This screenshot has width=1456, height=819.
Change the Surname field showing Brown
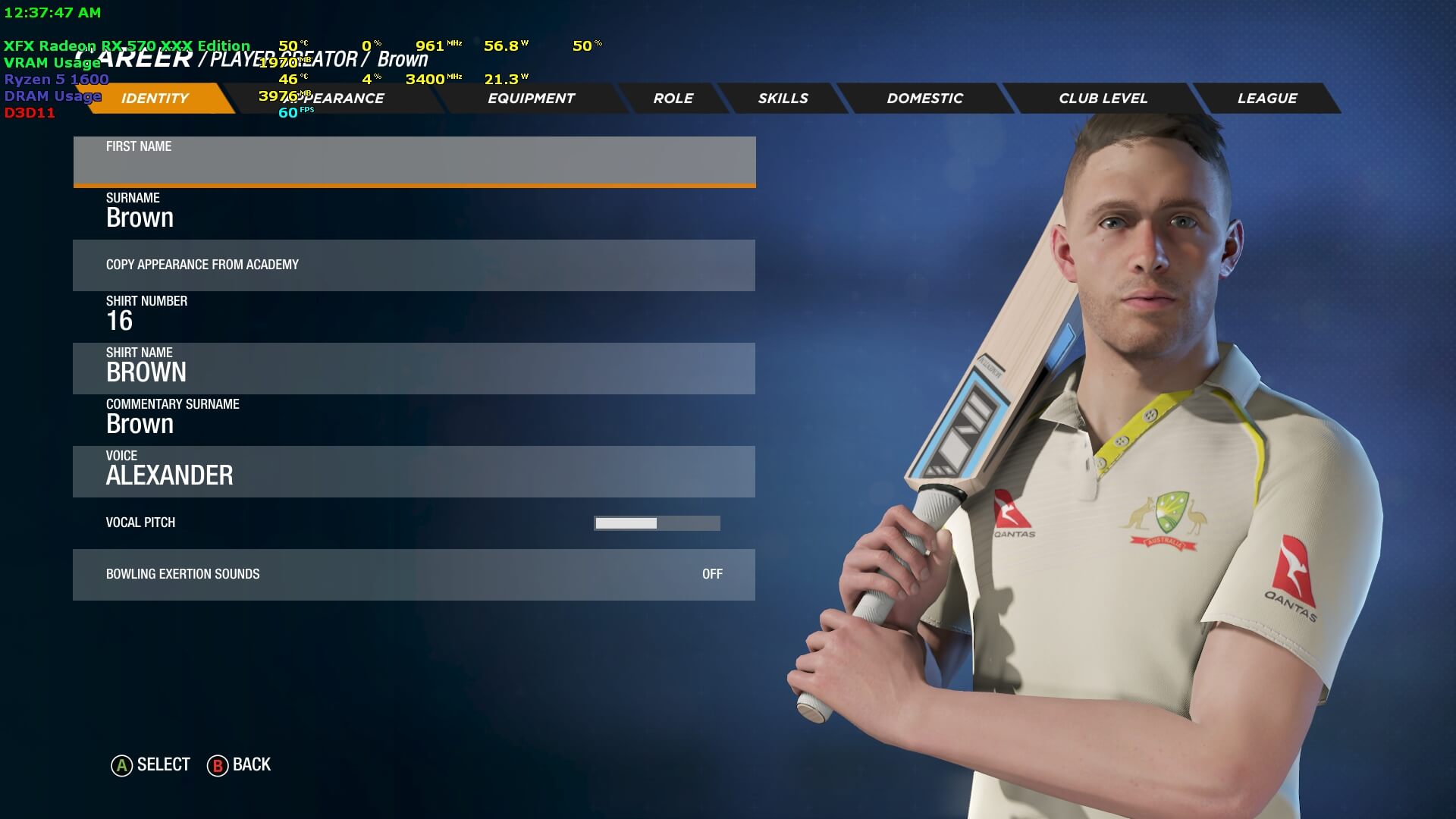click(x=414, y=212)
